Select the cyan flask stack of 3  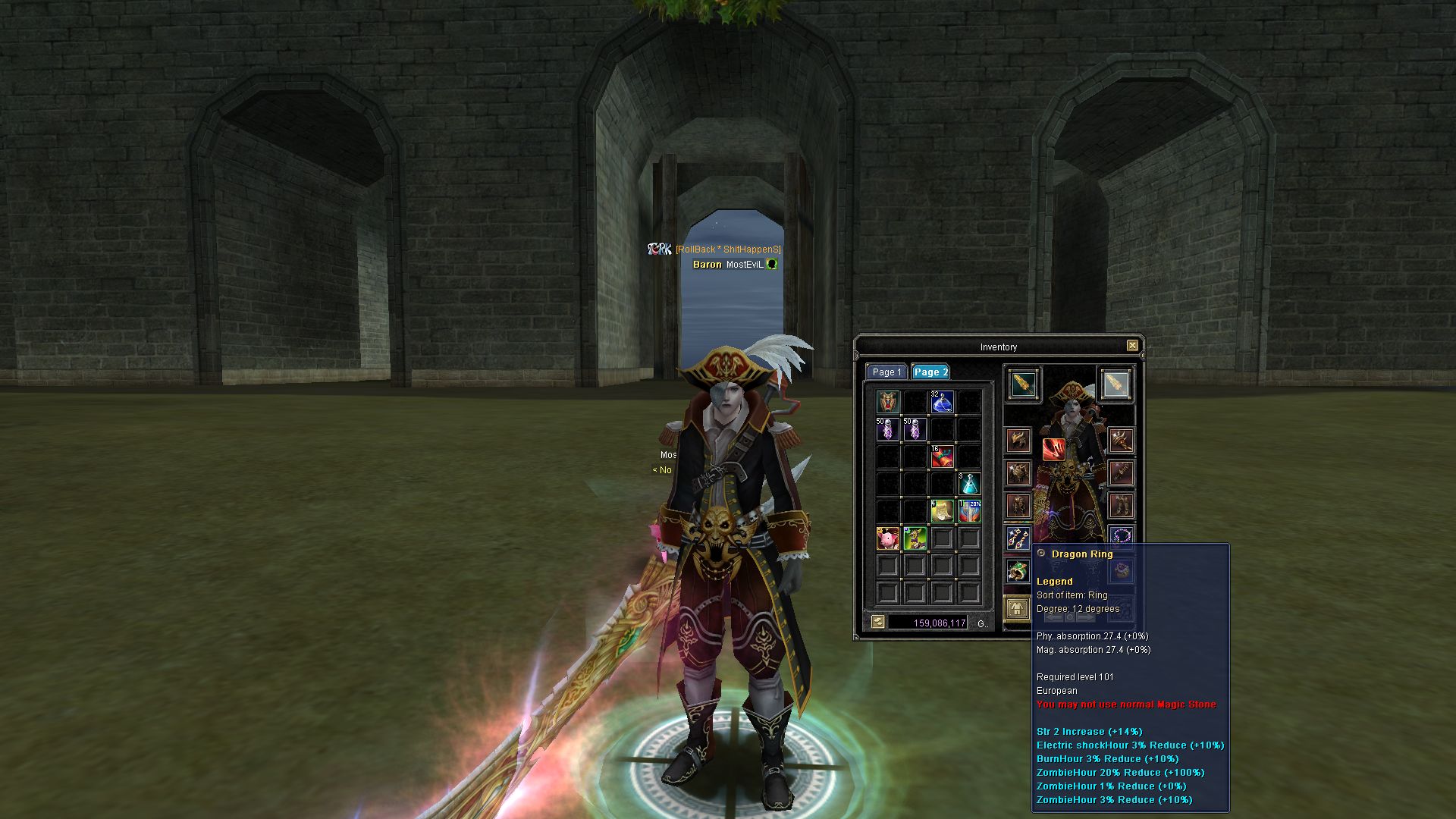[969, 484]
